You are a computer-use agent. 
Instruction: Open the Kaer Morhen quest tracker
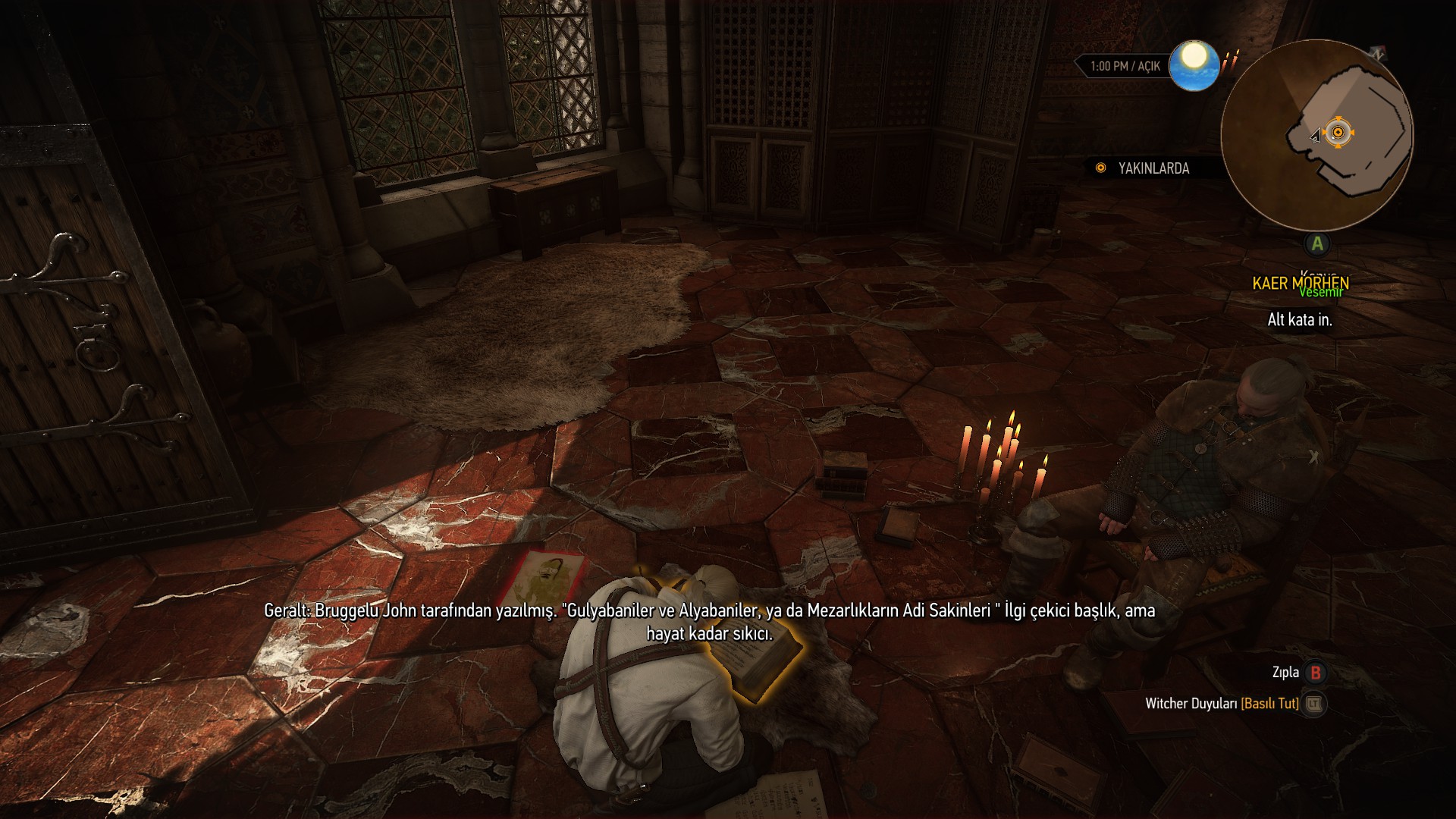[1300, 283]
